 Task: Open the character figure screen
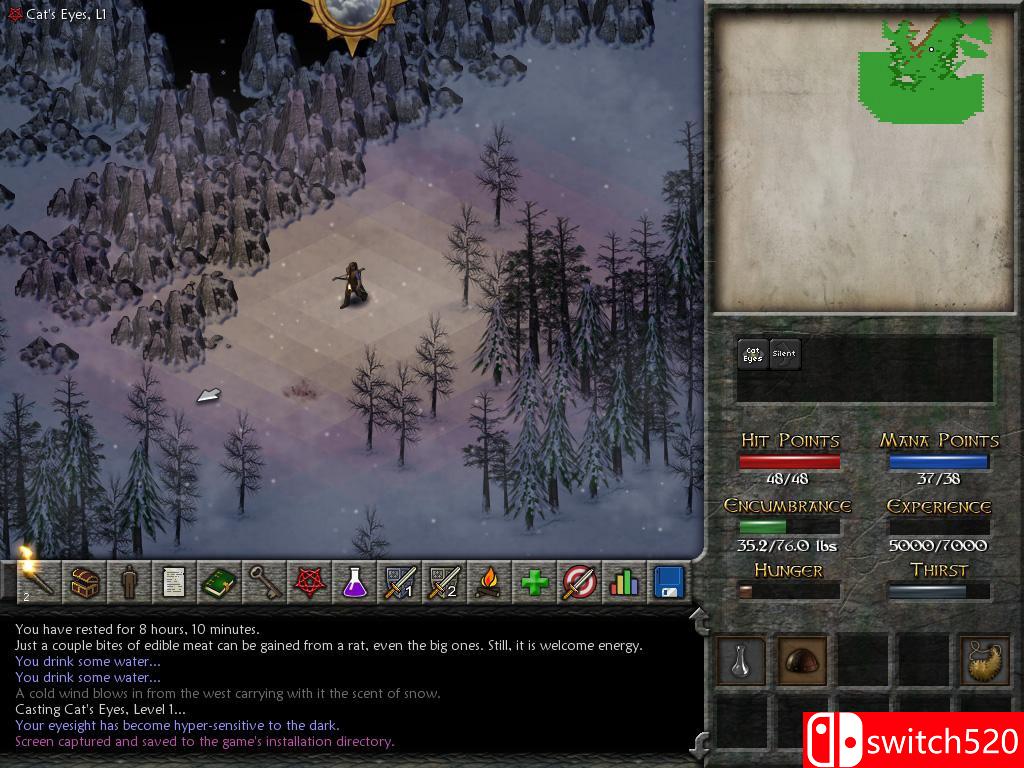click(128, 581)
